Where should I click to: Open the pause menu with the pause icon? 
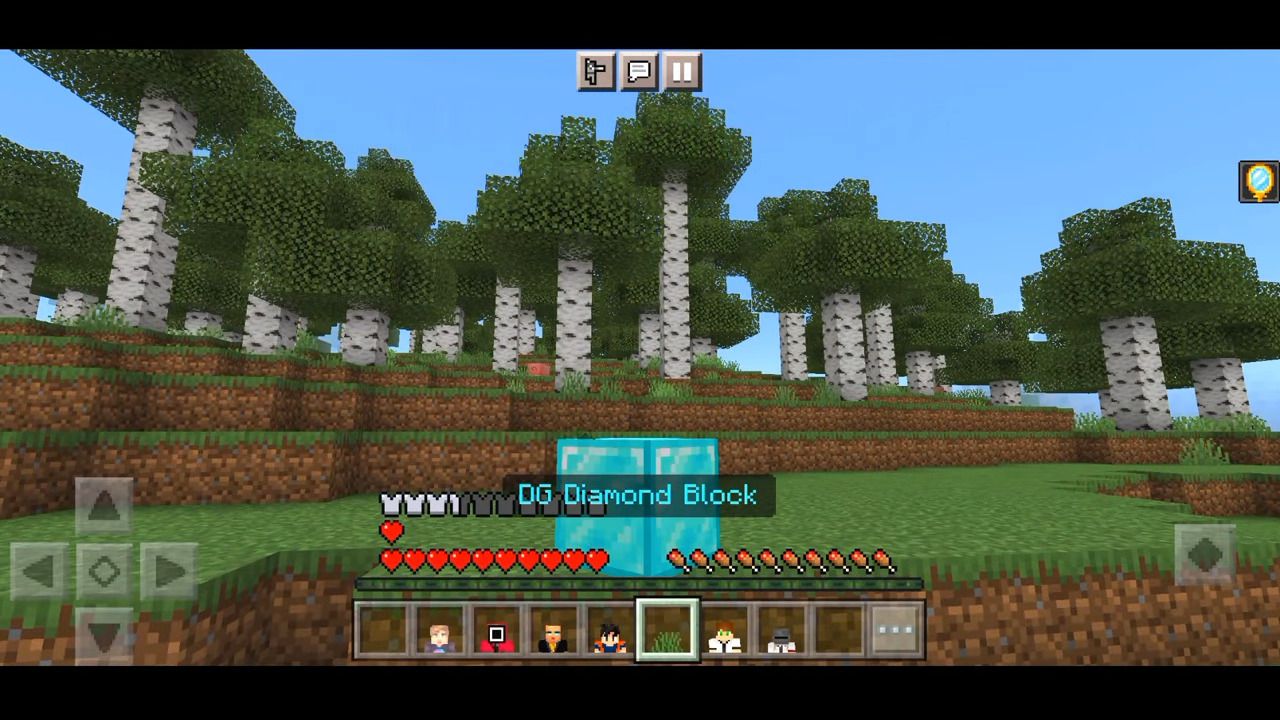pos(681,70)
